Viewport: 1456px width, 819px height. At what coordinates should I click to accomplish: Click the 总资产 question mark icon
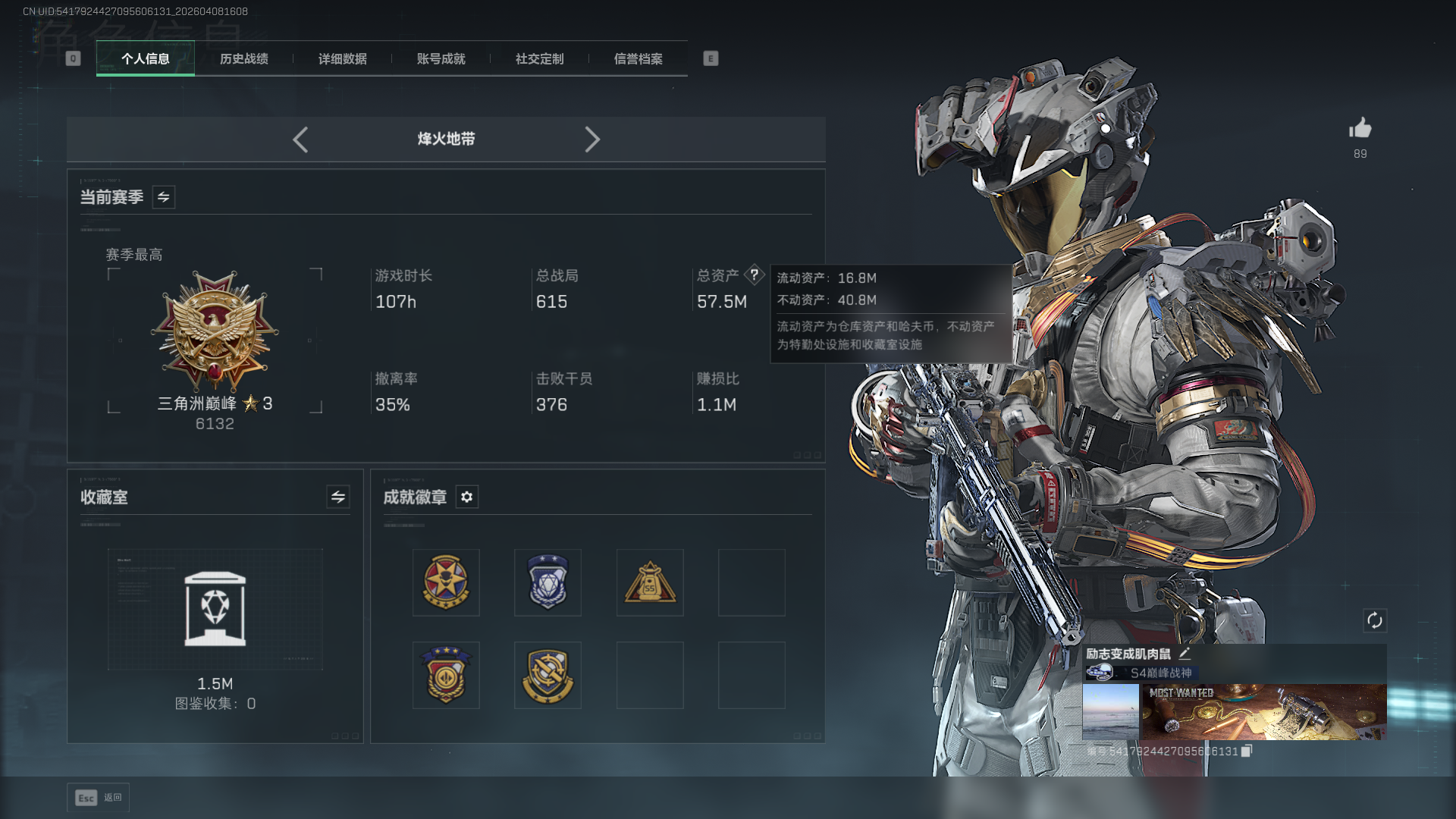(x=754, y=275)
